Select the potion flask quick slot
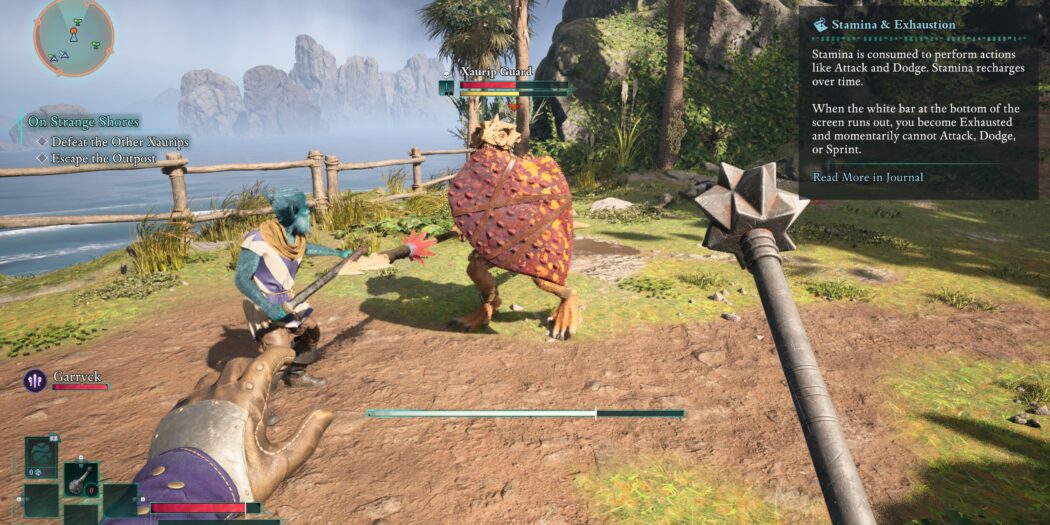This screenshot has width=1050, height=525. [x=81, y=479]
